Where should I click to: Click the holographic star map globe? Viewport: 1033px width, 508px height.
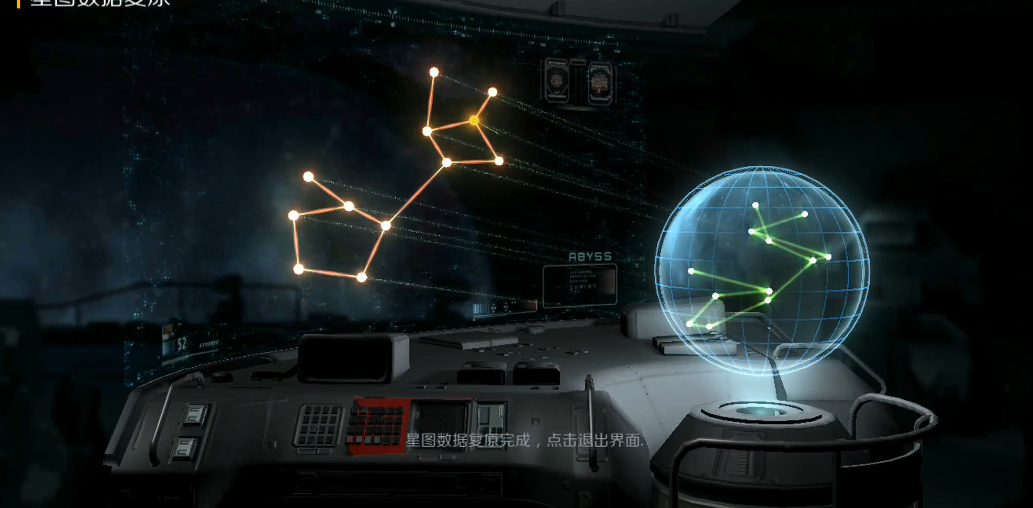coord(762,270)
